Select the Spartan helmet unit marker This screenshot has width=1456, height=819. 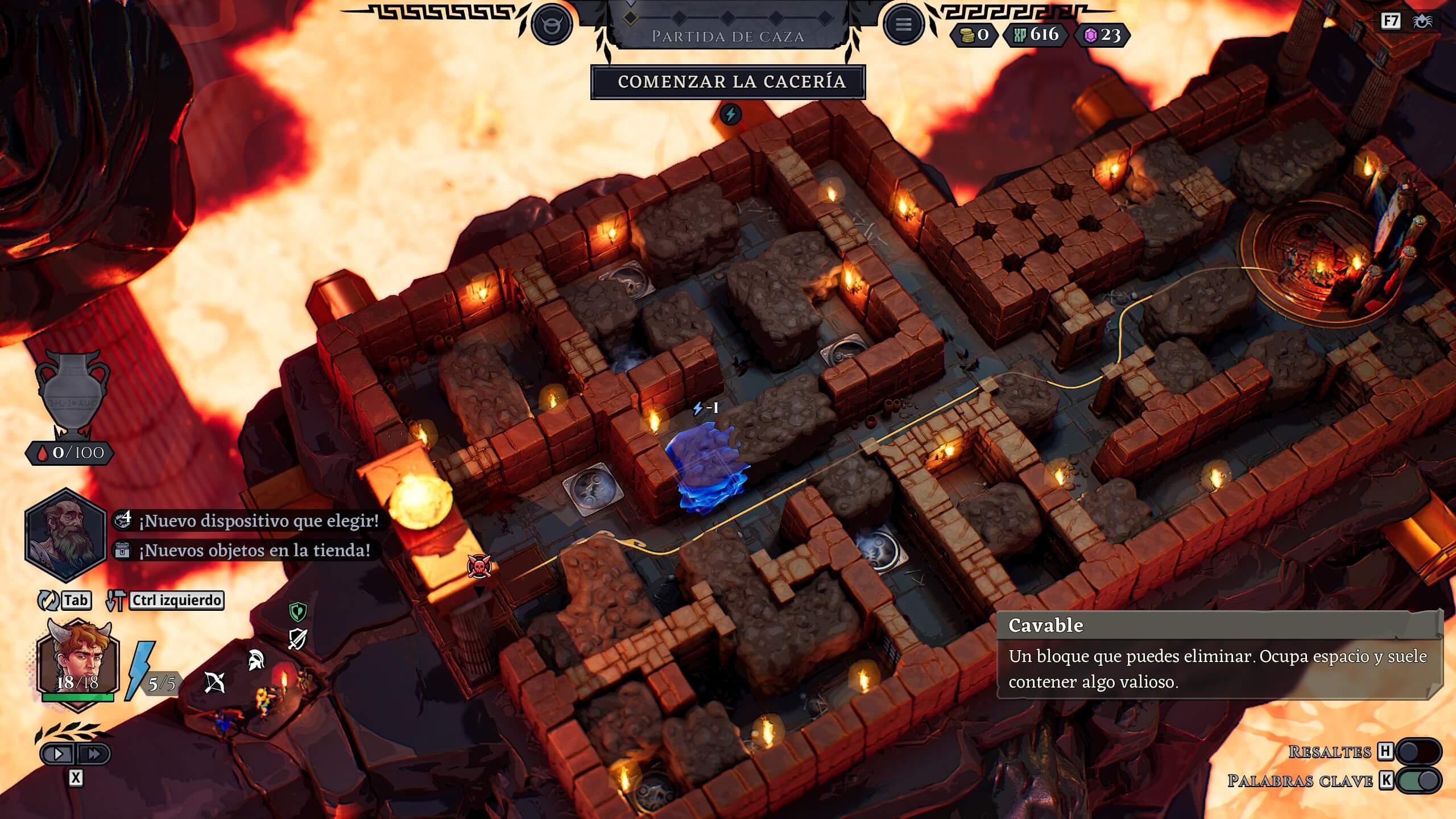(x=256, y=660)
